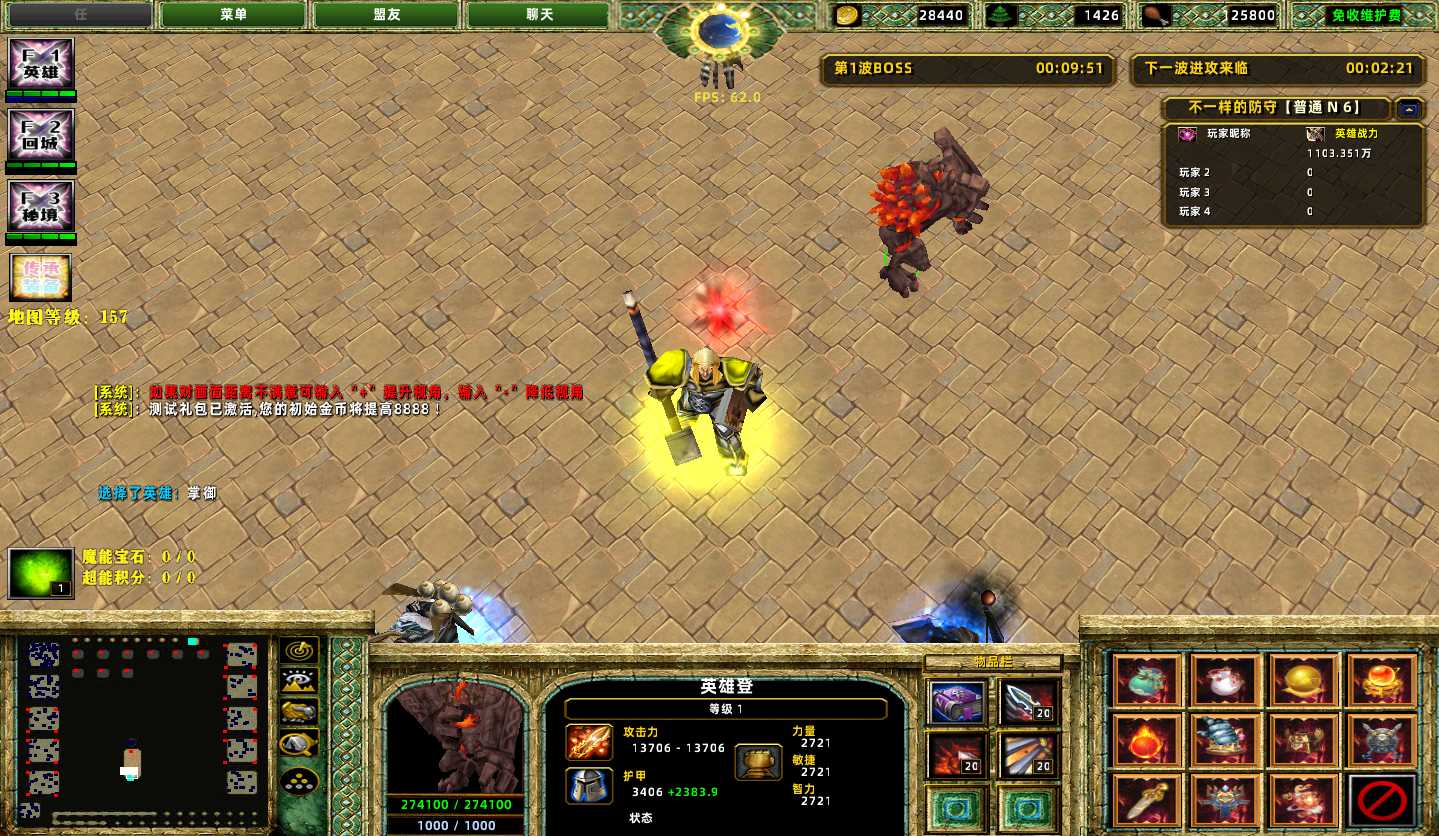This screenshot has height=836, width=1439.
Task: Click the F2 回城 return-to-town icon
Action: (x=41, y=135)
